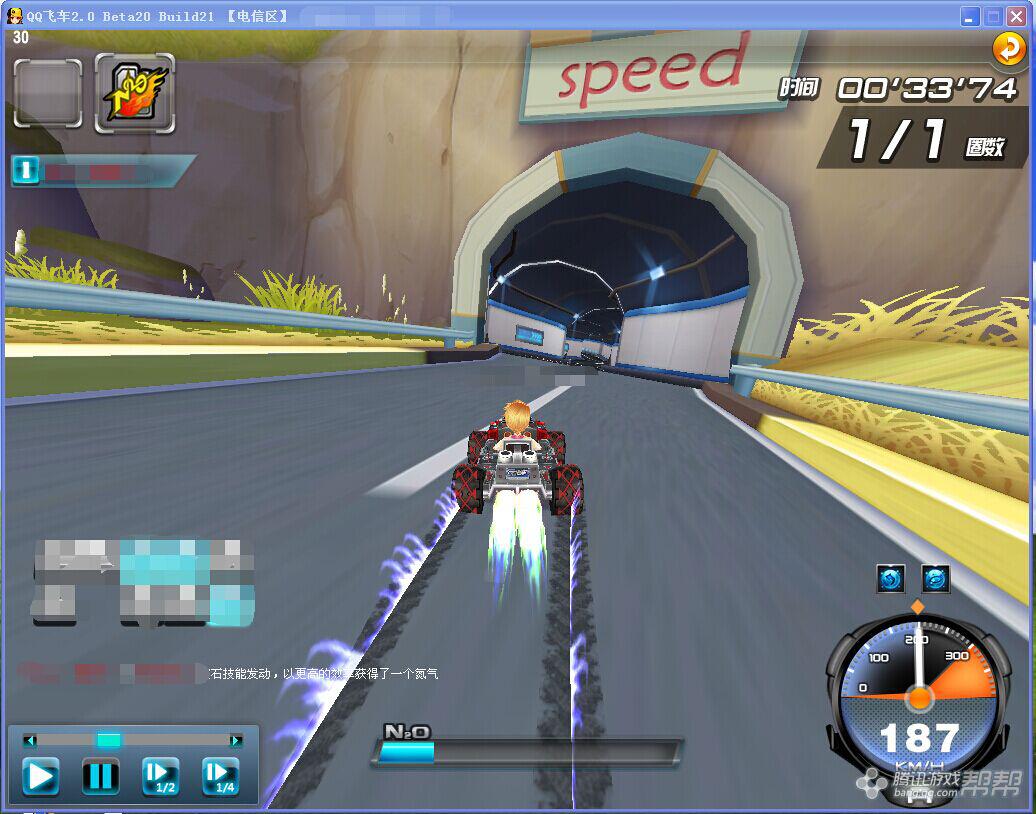Click the left arrow of the replay slider
Image resolution: width=1036 pixels, height=814 pixels.
[30, 740]
